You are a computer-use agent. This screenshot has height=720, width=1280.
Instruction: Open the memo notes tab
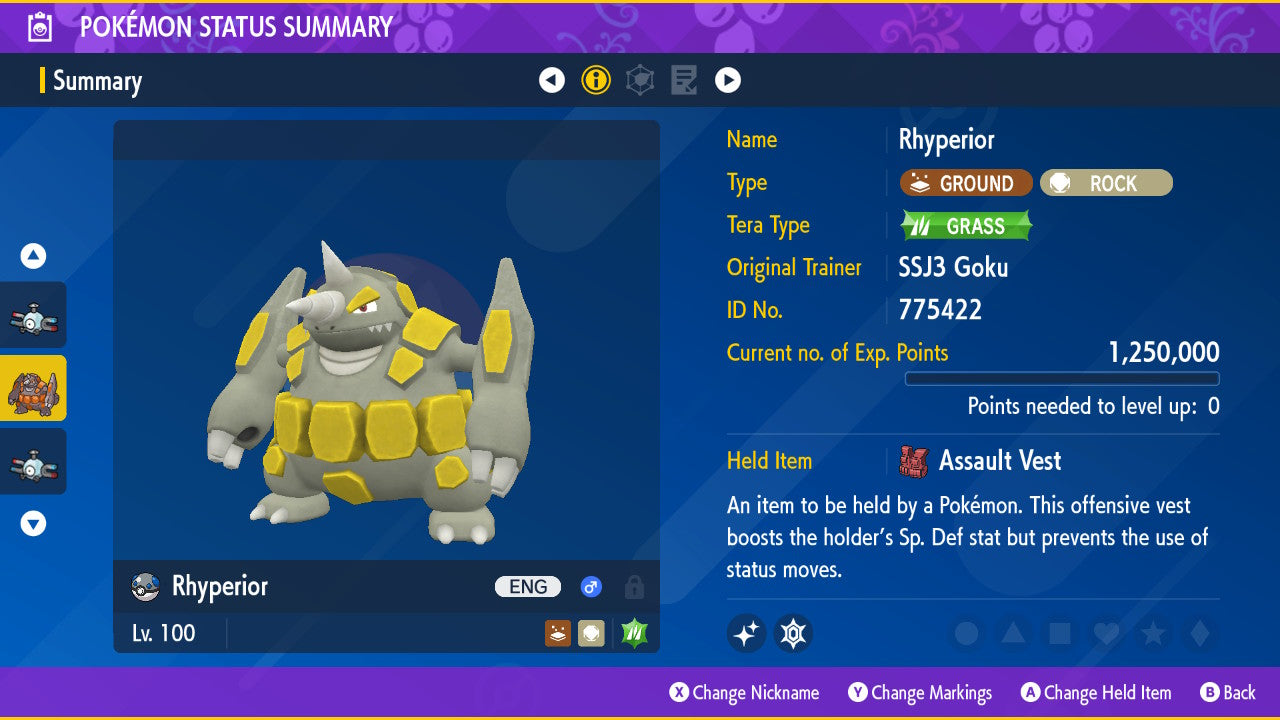click(x=684, y=80)
